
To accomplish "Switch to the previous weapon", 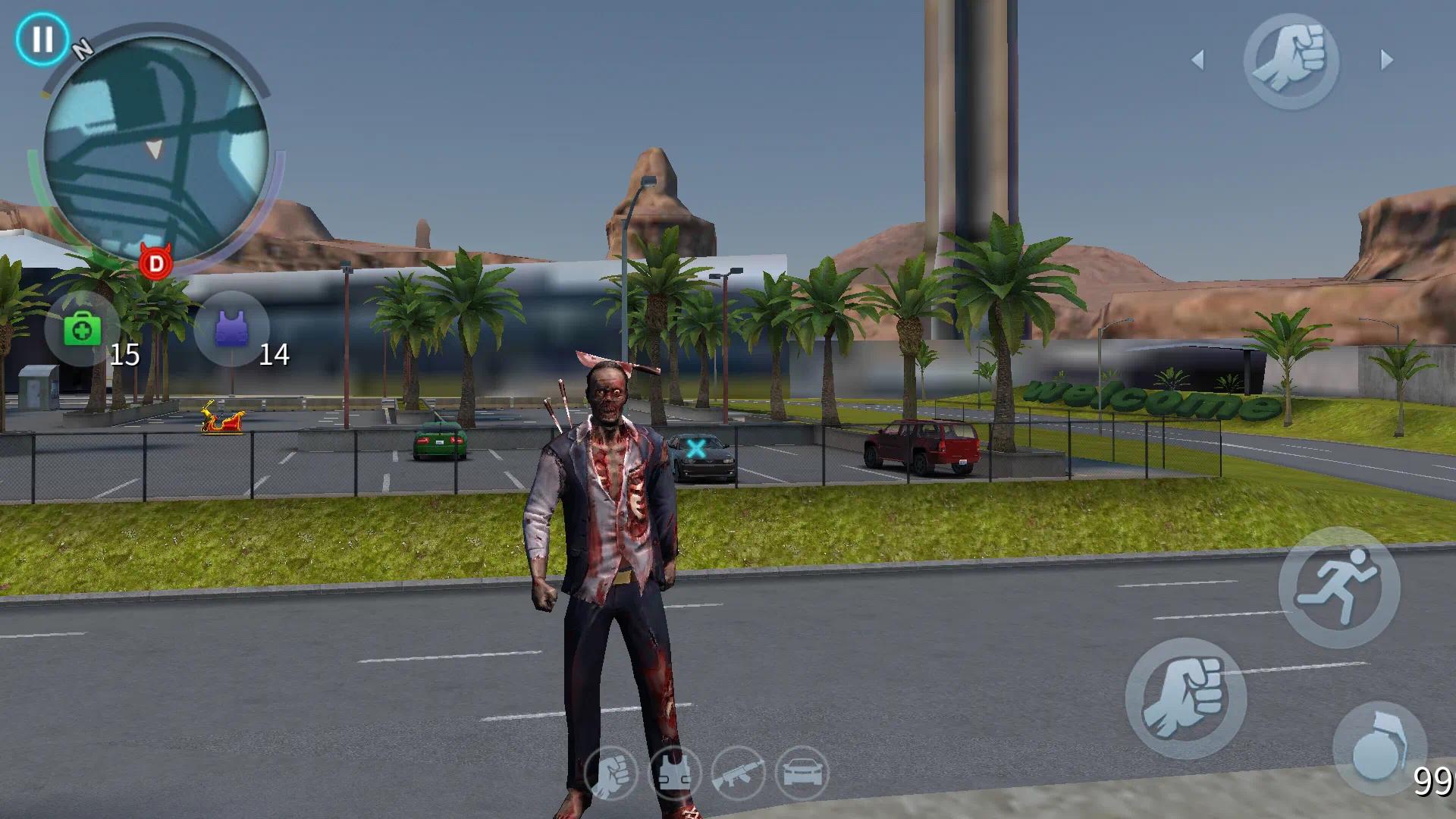I will [x=1198, y=60].
